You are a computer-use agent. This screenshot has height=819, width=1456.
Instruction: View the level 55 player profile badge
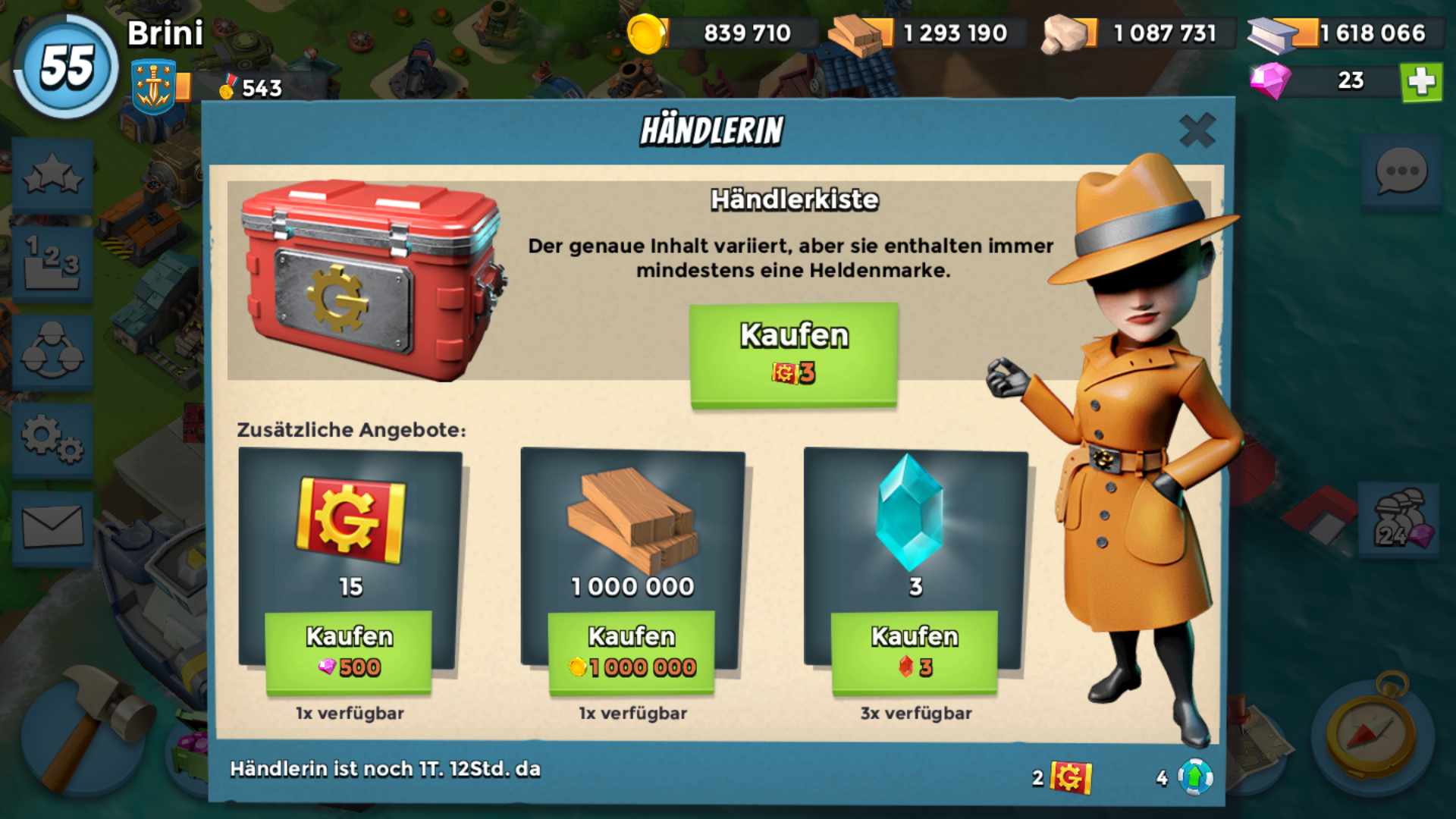click(67, 67)
